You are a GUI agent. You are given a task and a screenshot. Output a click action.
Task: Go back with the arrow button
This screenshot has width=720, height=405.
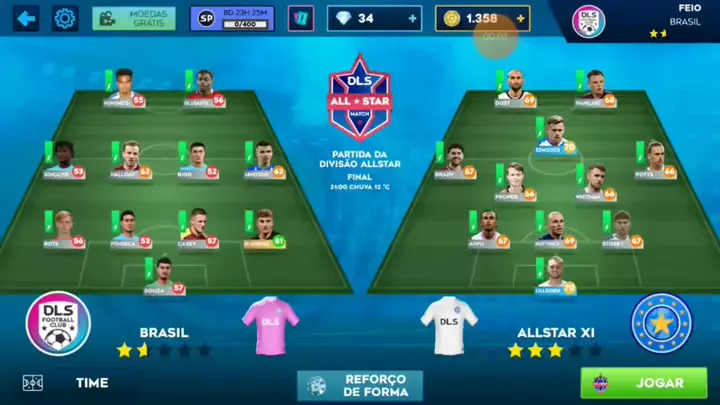click(25, 18)
